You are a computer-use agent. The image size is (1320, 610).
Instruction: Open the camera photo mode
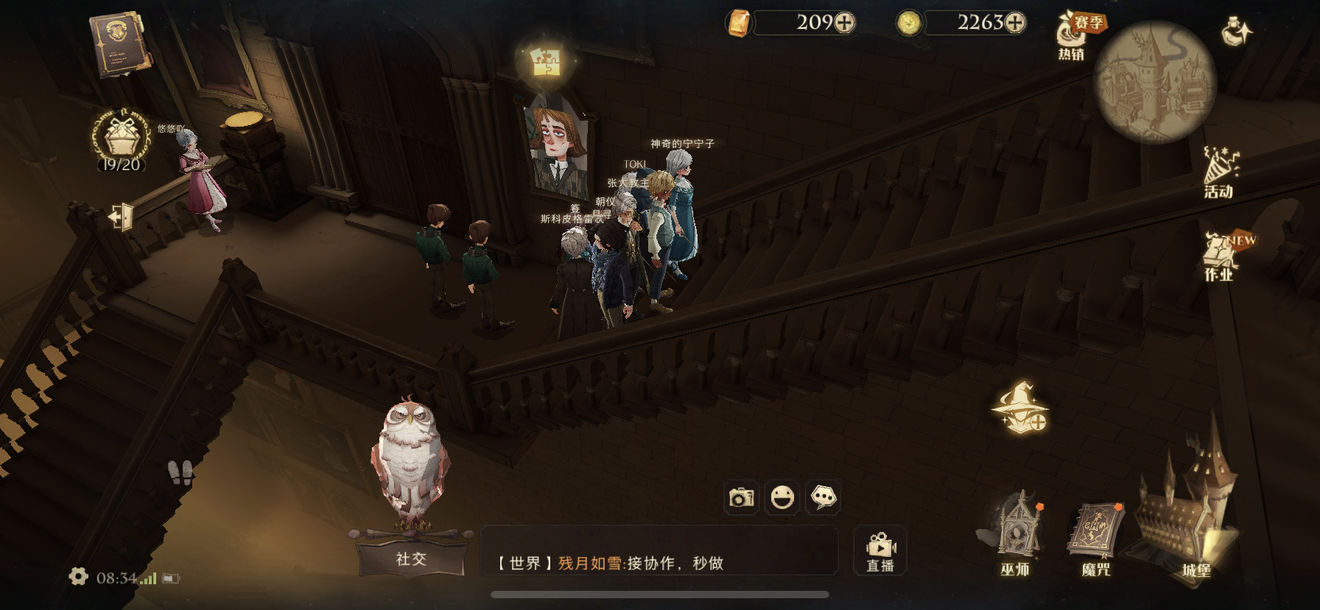coord(741,497)
